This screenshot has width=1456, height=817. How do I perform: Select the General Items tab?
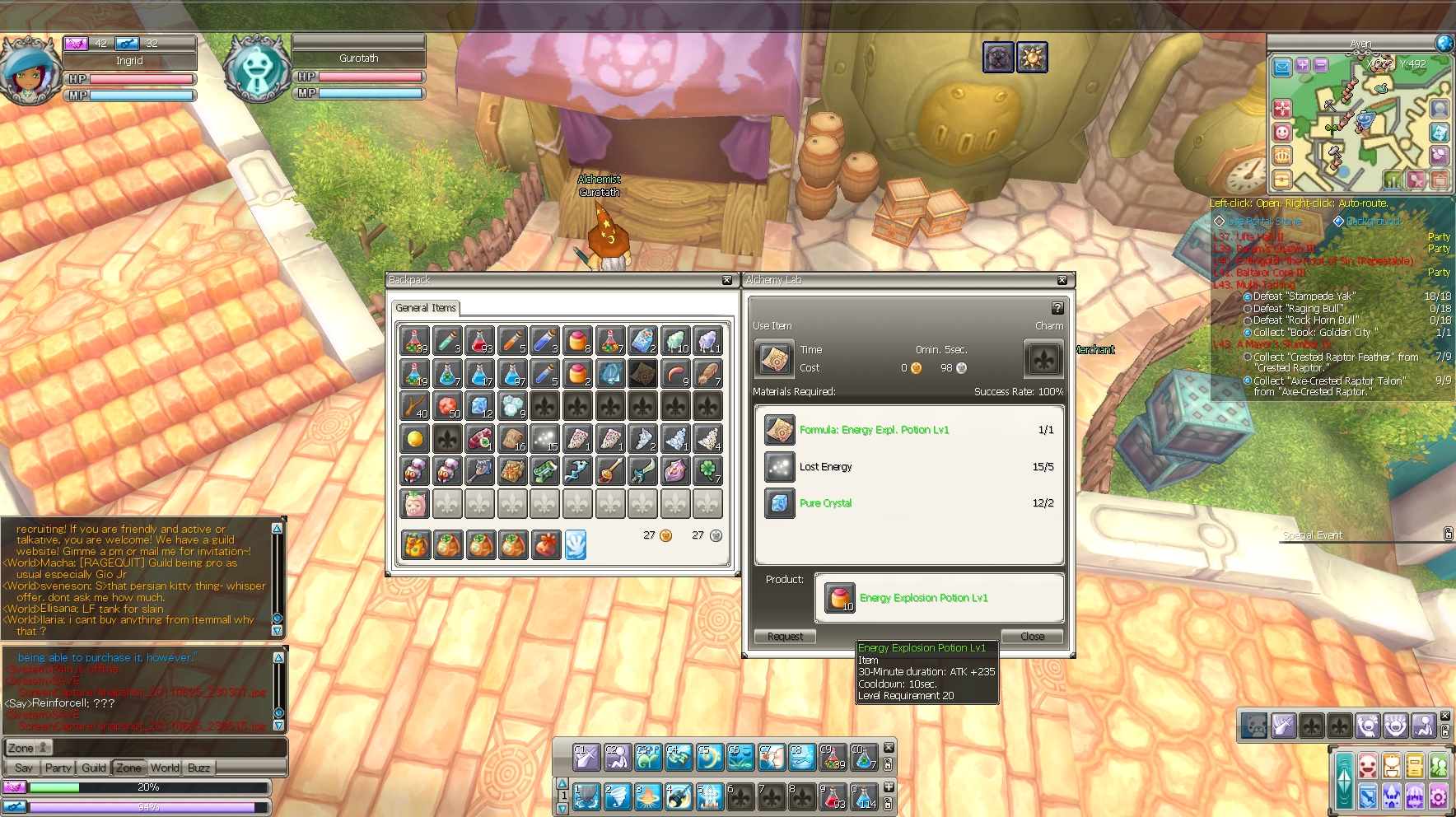(x=425, y=308)
